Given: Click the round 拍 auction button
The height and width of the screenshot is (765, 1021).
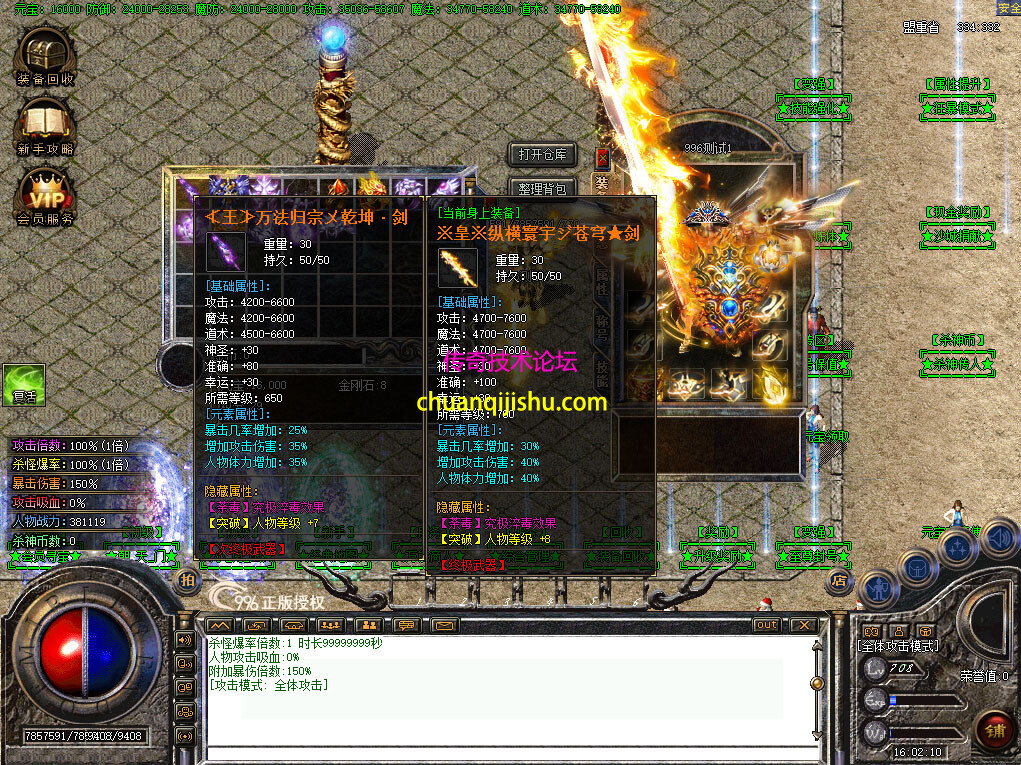Looking at the screenshot, I should click(186, 580).
